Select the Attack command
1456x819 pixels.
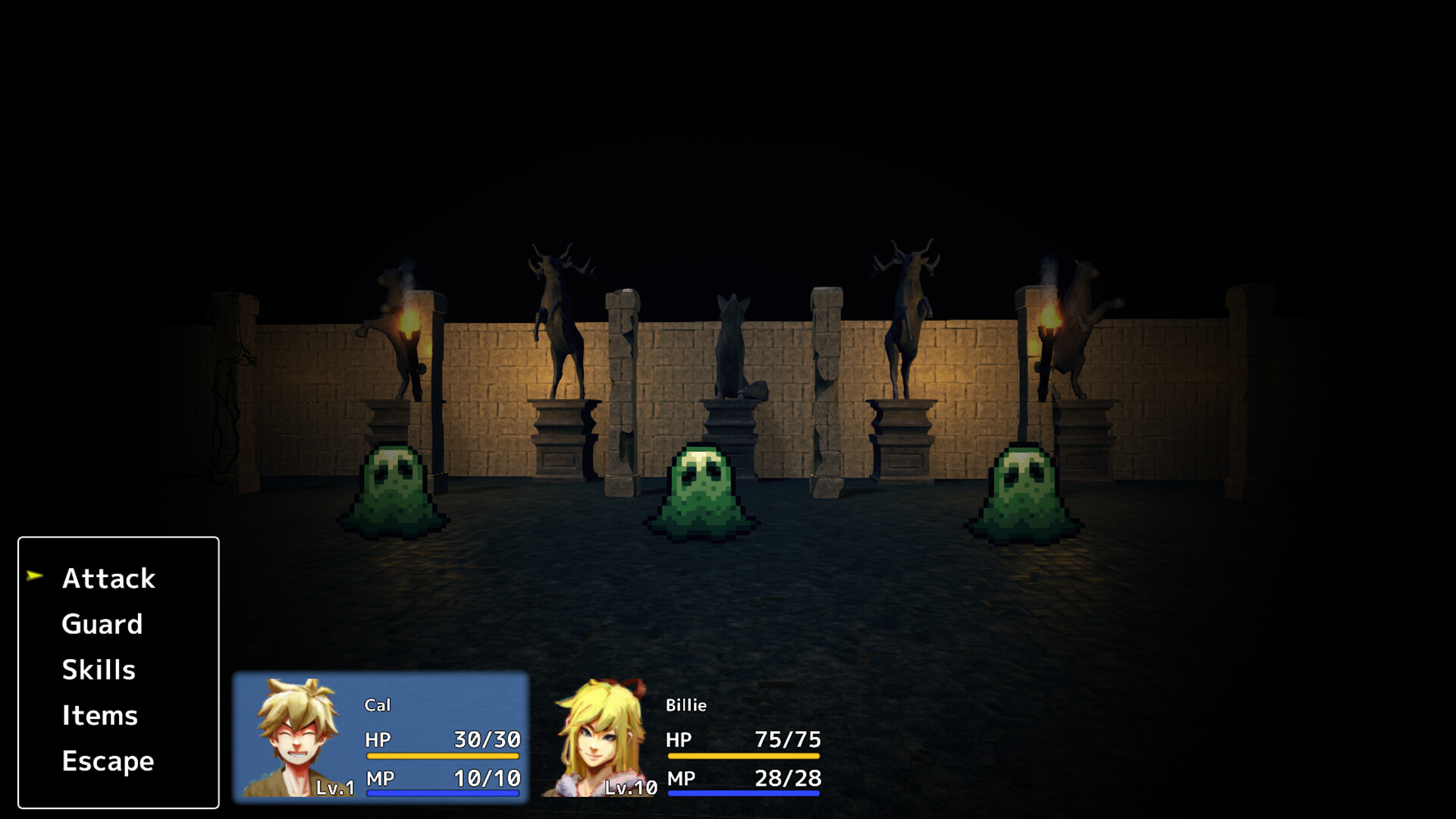(x=108, y=579)
